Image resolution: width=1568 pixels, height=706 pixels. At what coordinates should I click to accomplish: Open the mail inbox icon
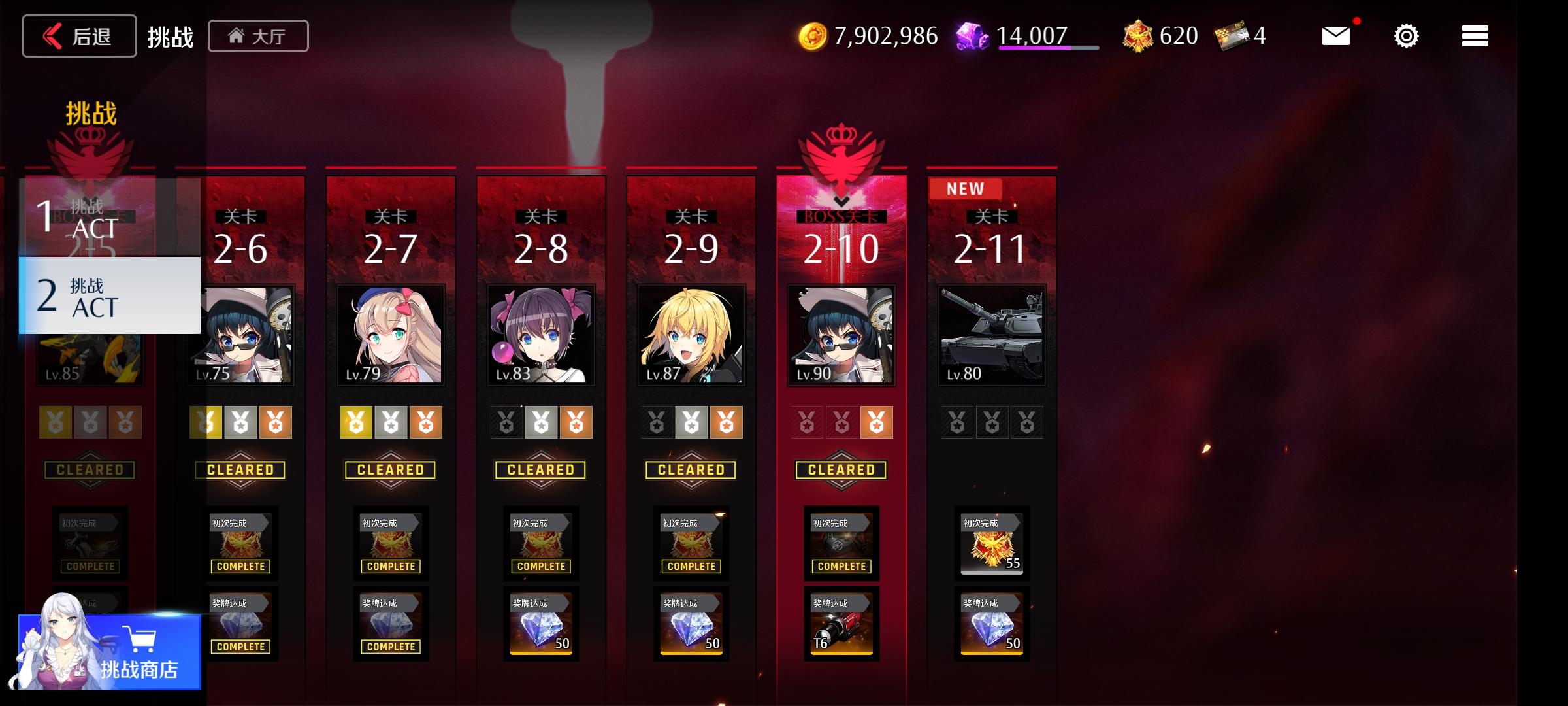pyautogui.click(x=1336, y=35)
